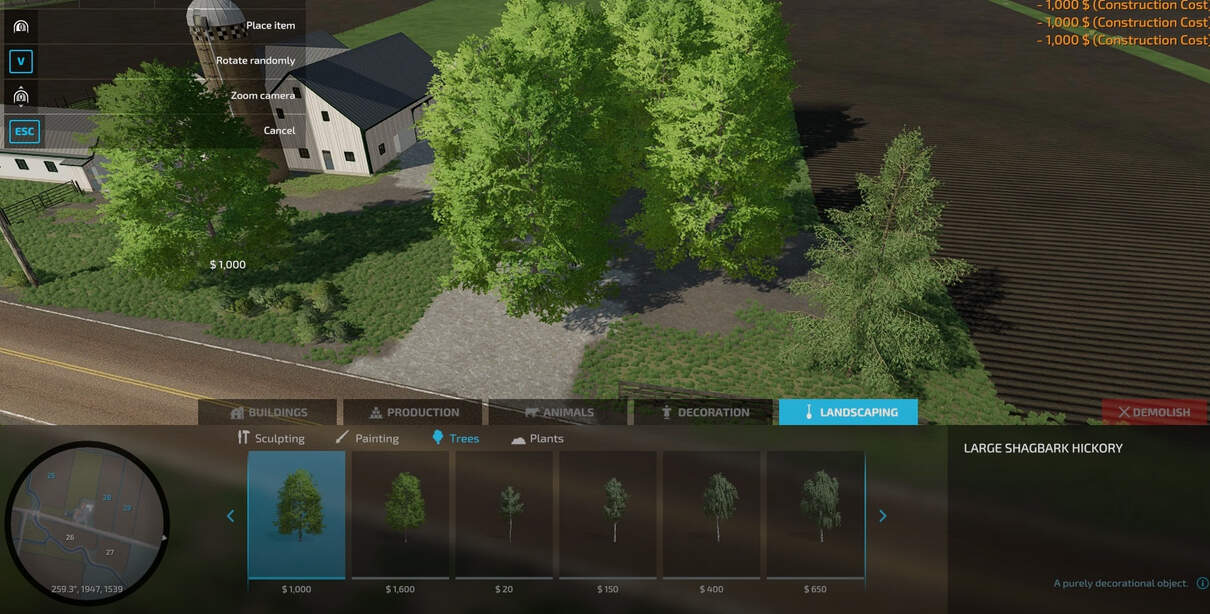Image resolution: width=1210 pixels, height=614 pixels.
Task: Select the Landscaping tab
Action: click(848, 412)
